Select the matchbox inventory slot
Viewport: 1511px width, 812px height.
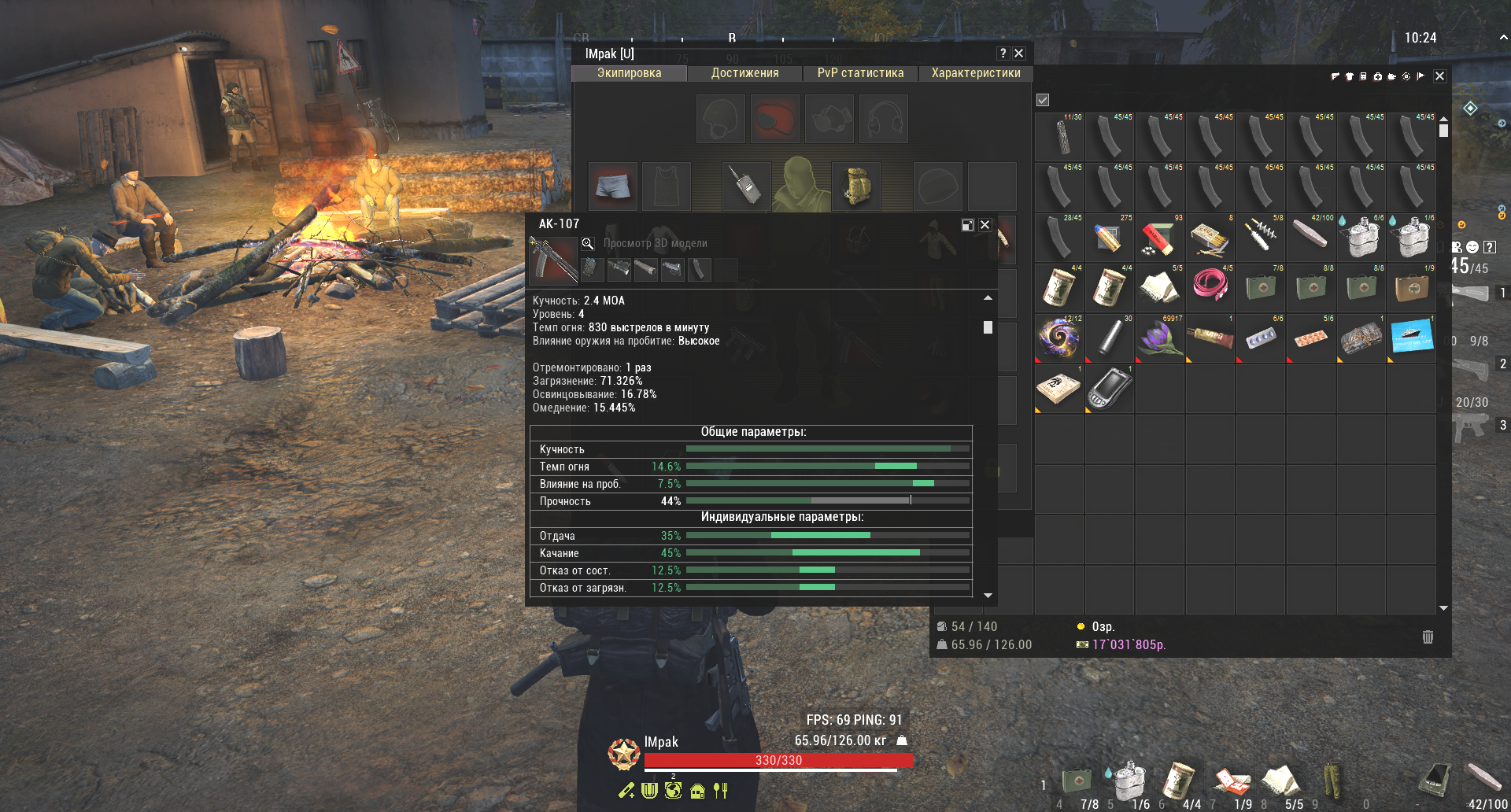1210,238
